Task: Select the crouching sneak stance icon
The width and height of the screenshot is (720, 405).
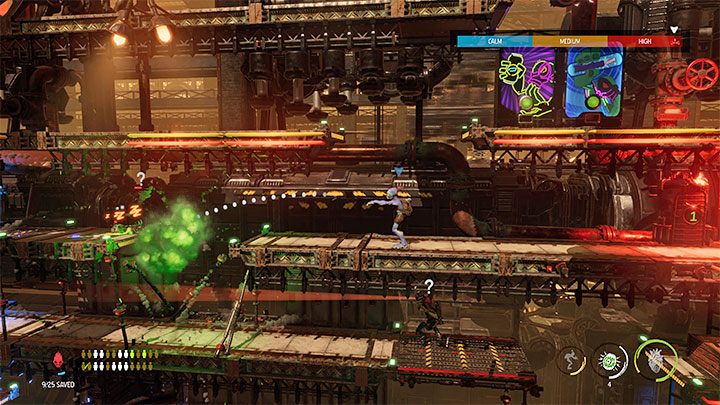Action: point(571,362)
